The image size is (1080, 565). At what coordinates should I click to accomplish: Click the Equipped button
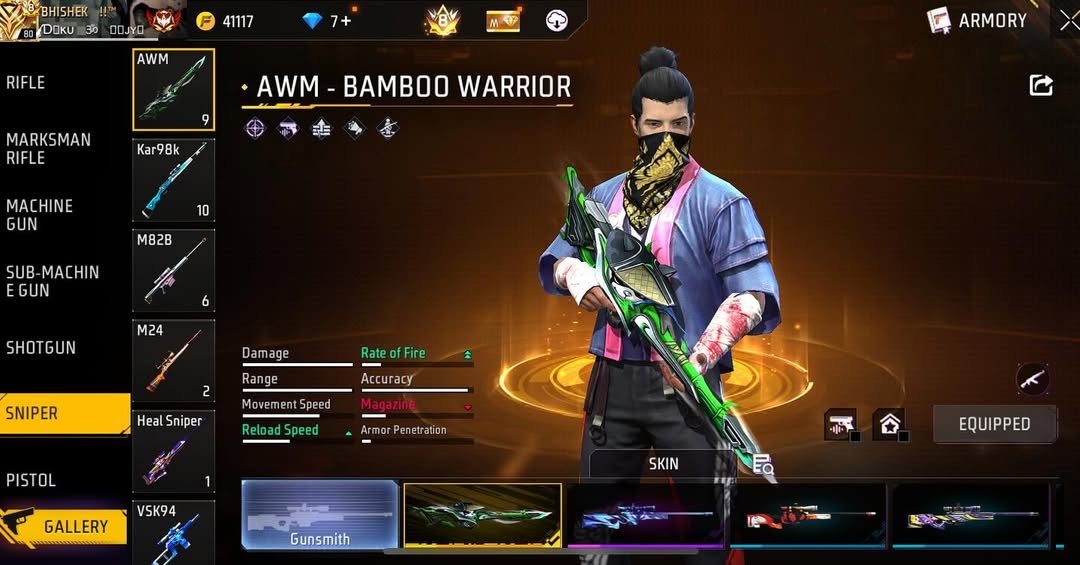pyautogui.click(x=994, y=424)
